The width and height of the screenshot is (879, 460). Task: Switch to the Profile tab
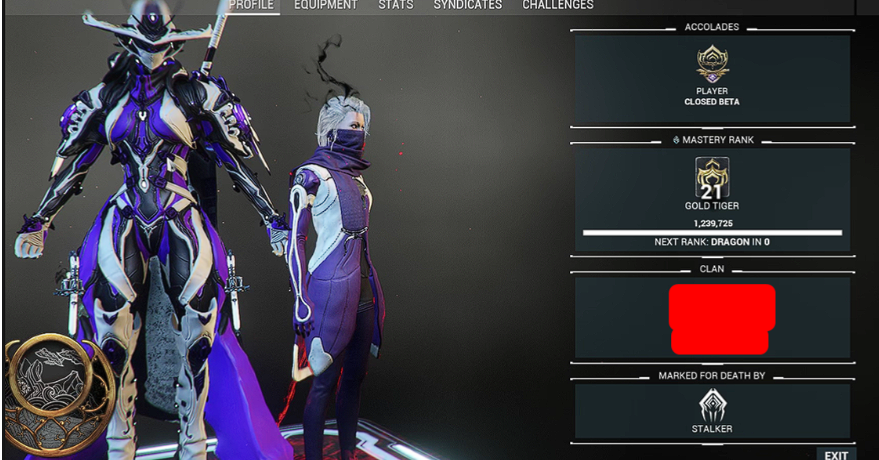point(251,5)
